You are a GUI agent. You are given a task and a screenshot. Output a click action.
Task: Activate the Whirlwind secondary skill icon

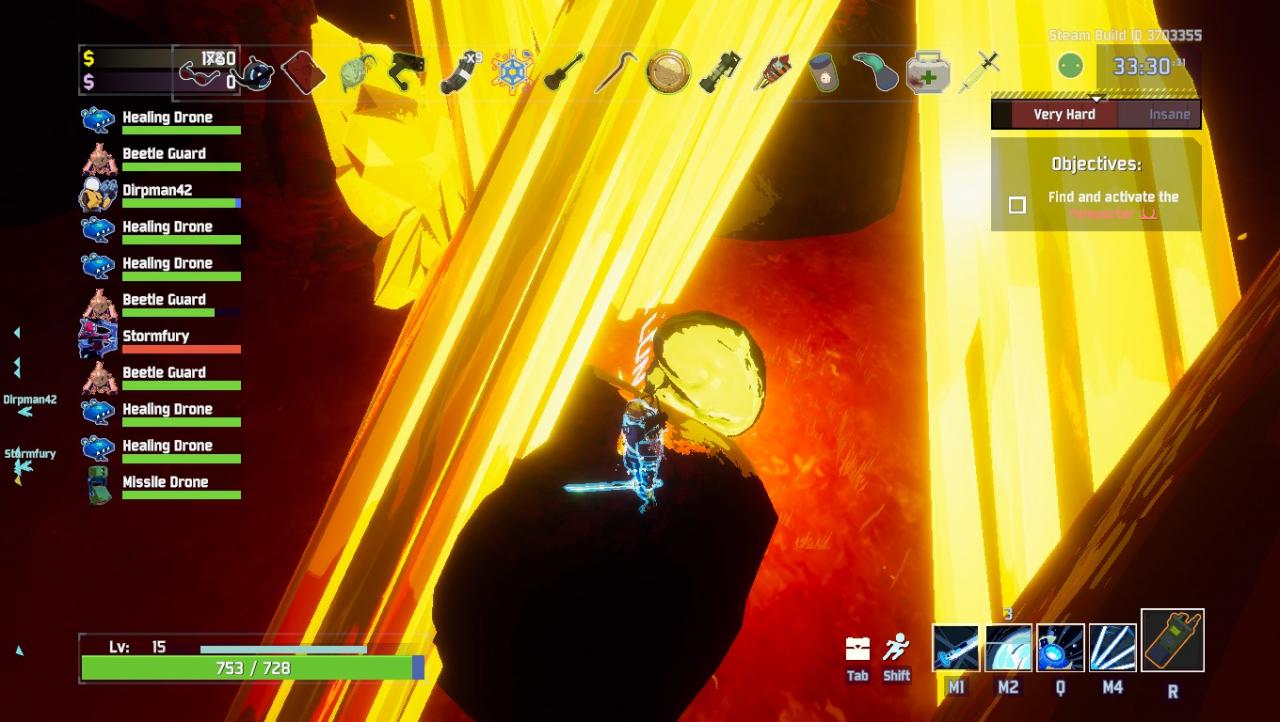[1008, 647]
